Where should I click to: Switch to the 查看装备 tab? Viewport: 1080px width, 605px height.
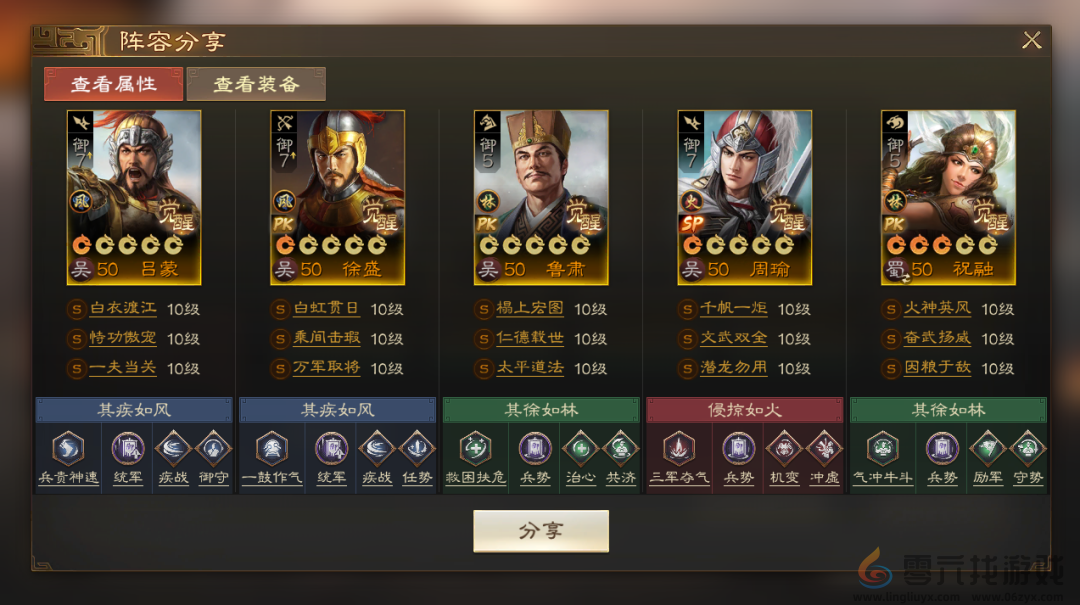click(x=256, y=84)
